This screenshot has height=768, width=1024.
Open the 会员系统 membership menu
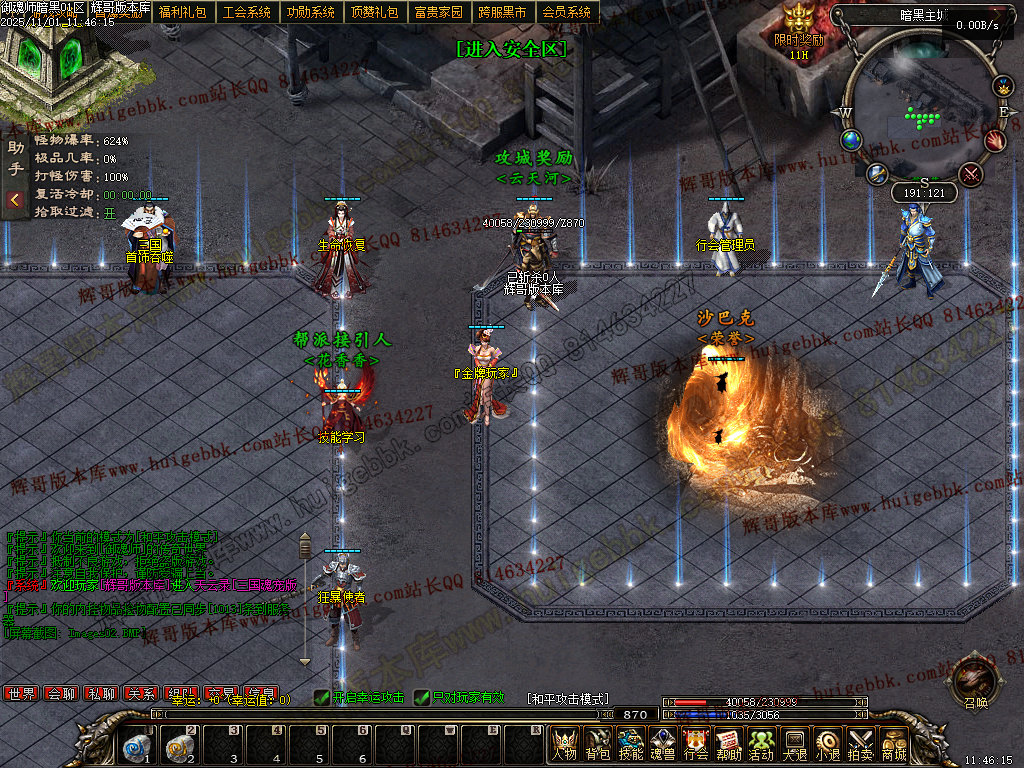tap(566, 12)
